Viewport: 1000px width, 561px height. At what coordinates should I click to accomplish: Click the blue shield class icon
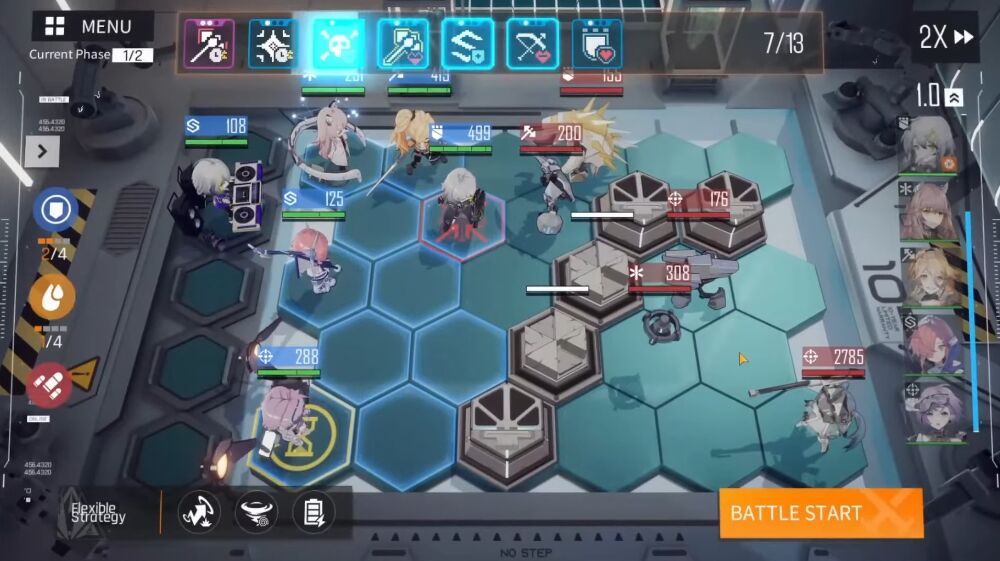55,211
